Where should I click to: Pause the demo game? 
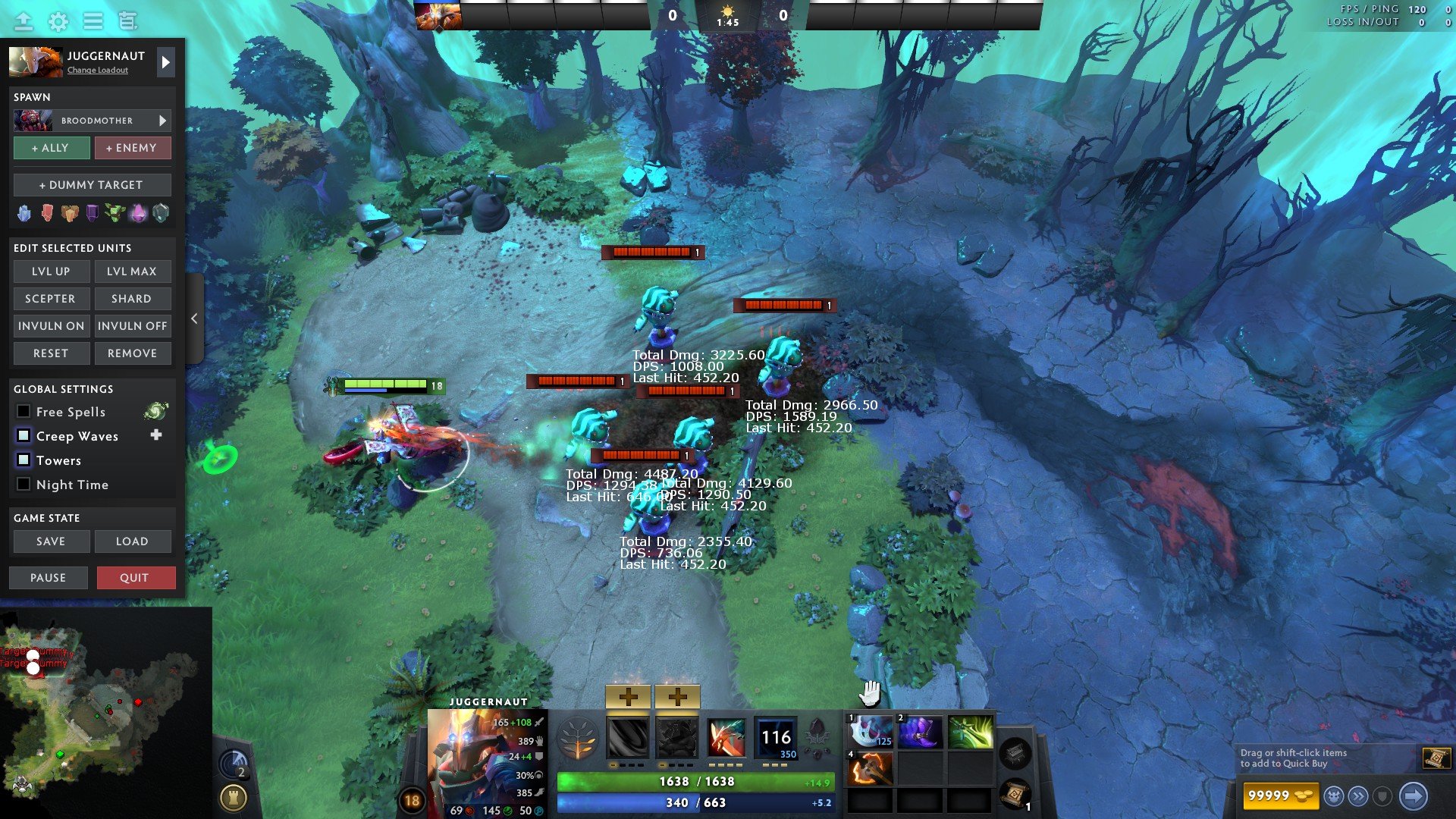point(49,578)
